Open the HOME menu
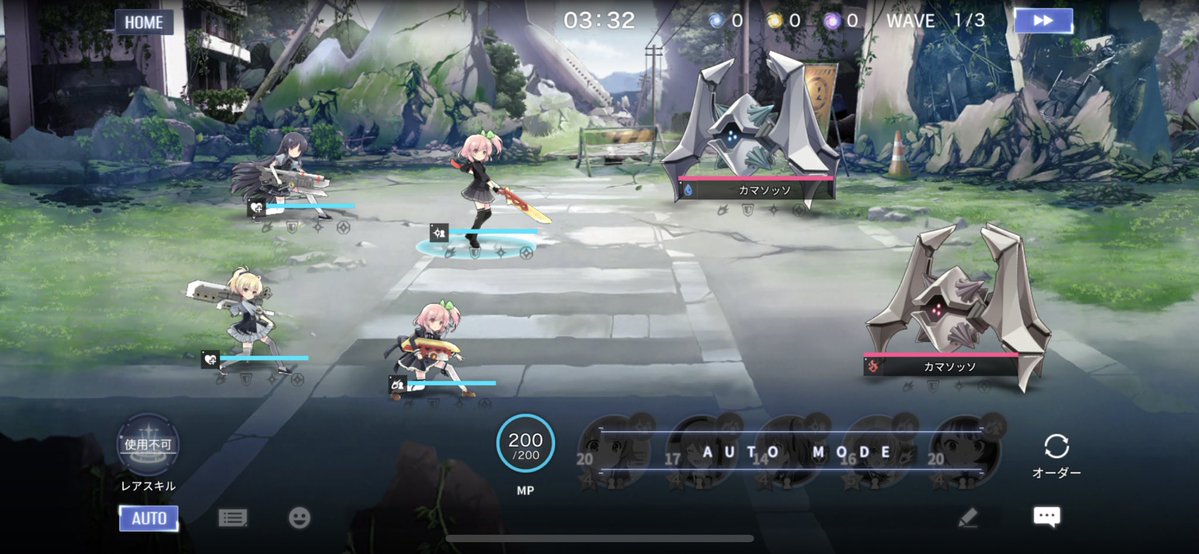 click(144, 22)
